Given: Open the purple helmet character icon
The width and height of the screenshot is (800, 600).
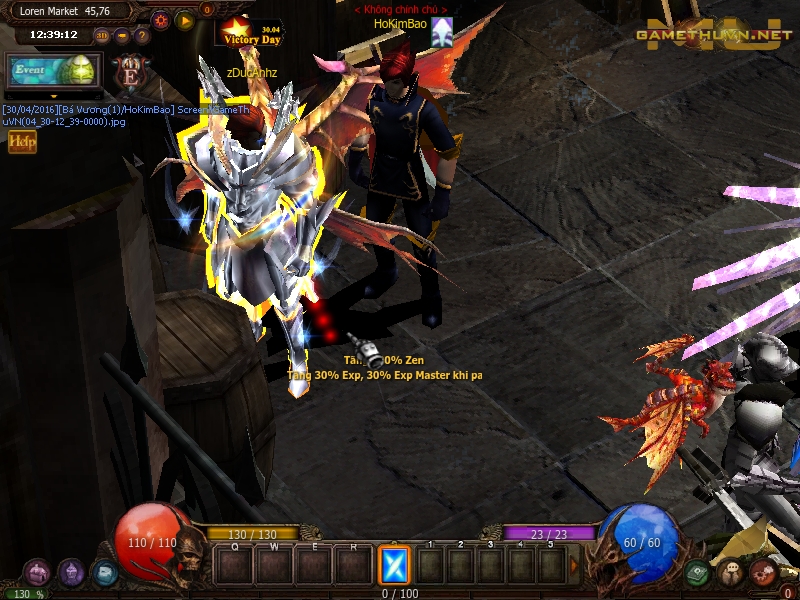Looking at the screenshot, I should tap(70, 572).
